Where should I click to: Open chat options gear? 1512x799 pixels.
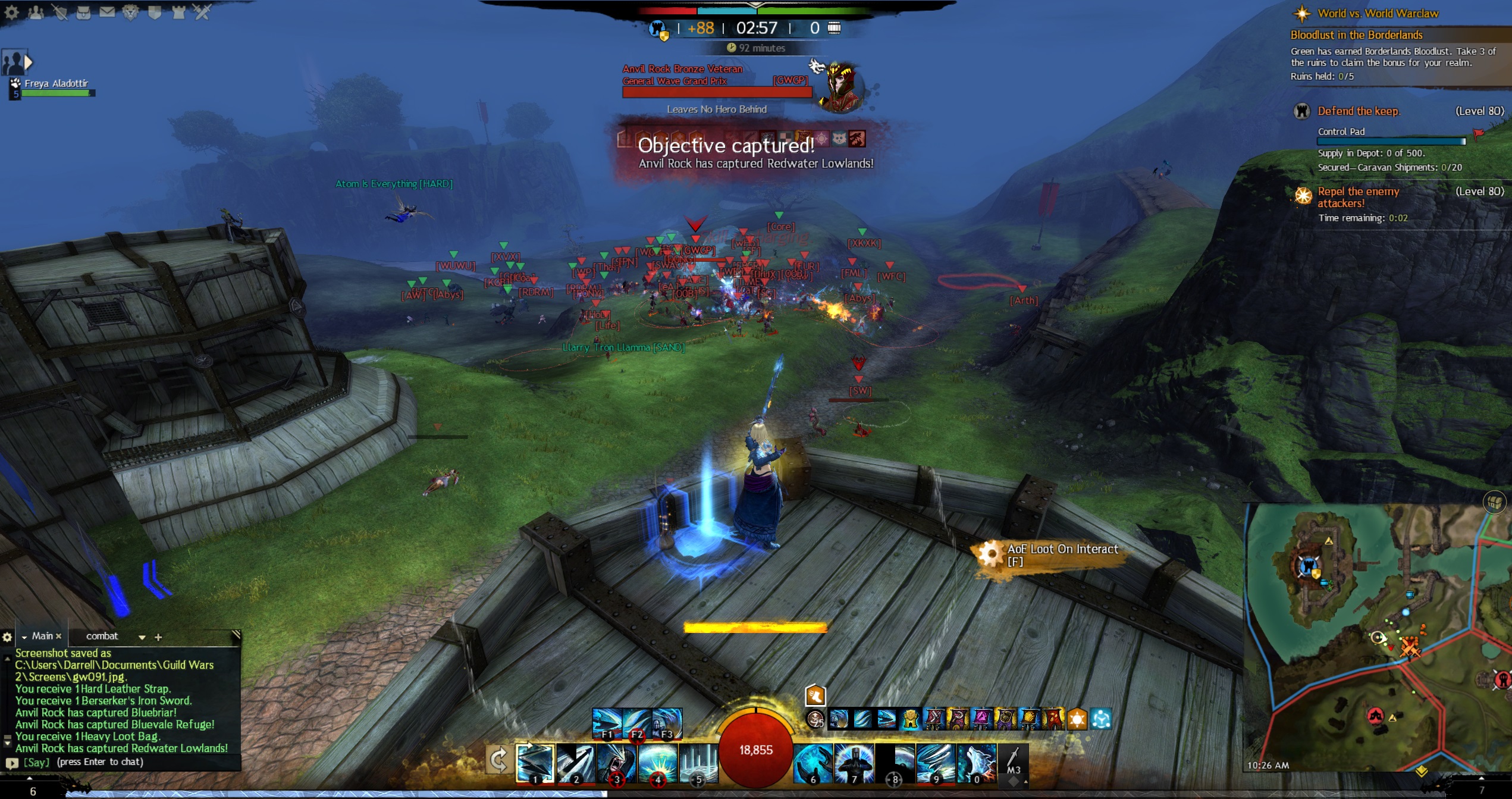[x=7, y=637]
